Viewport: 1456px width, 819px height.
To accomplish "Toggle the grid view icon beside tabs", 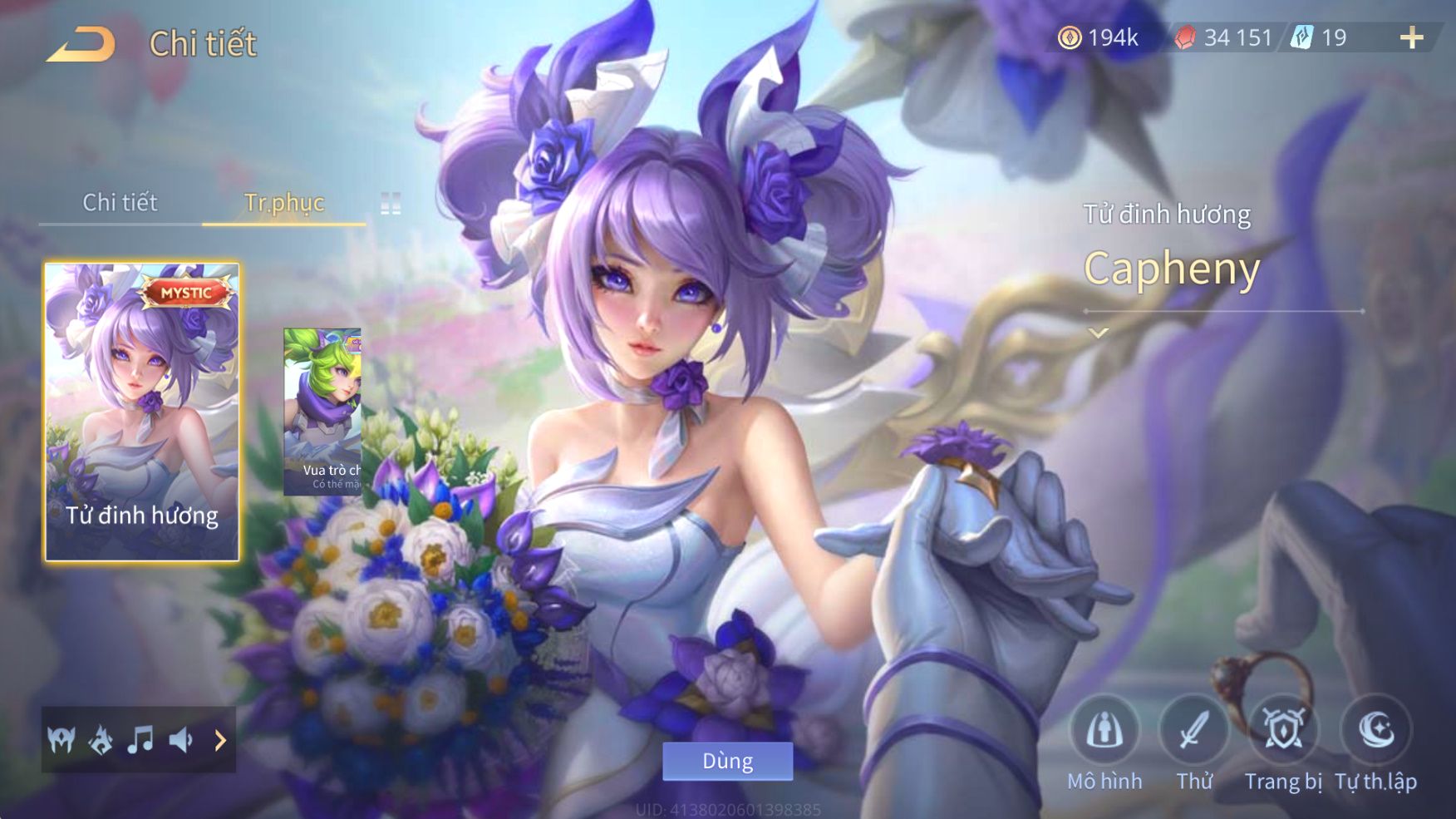I will 391,204.
